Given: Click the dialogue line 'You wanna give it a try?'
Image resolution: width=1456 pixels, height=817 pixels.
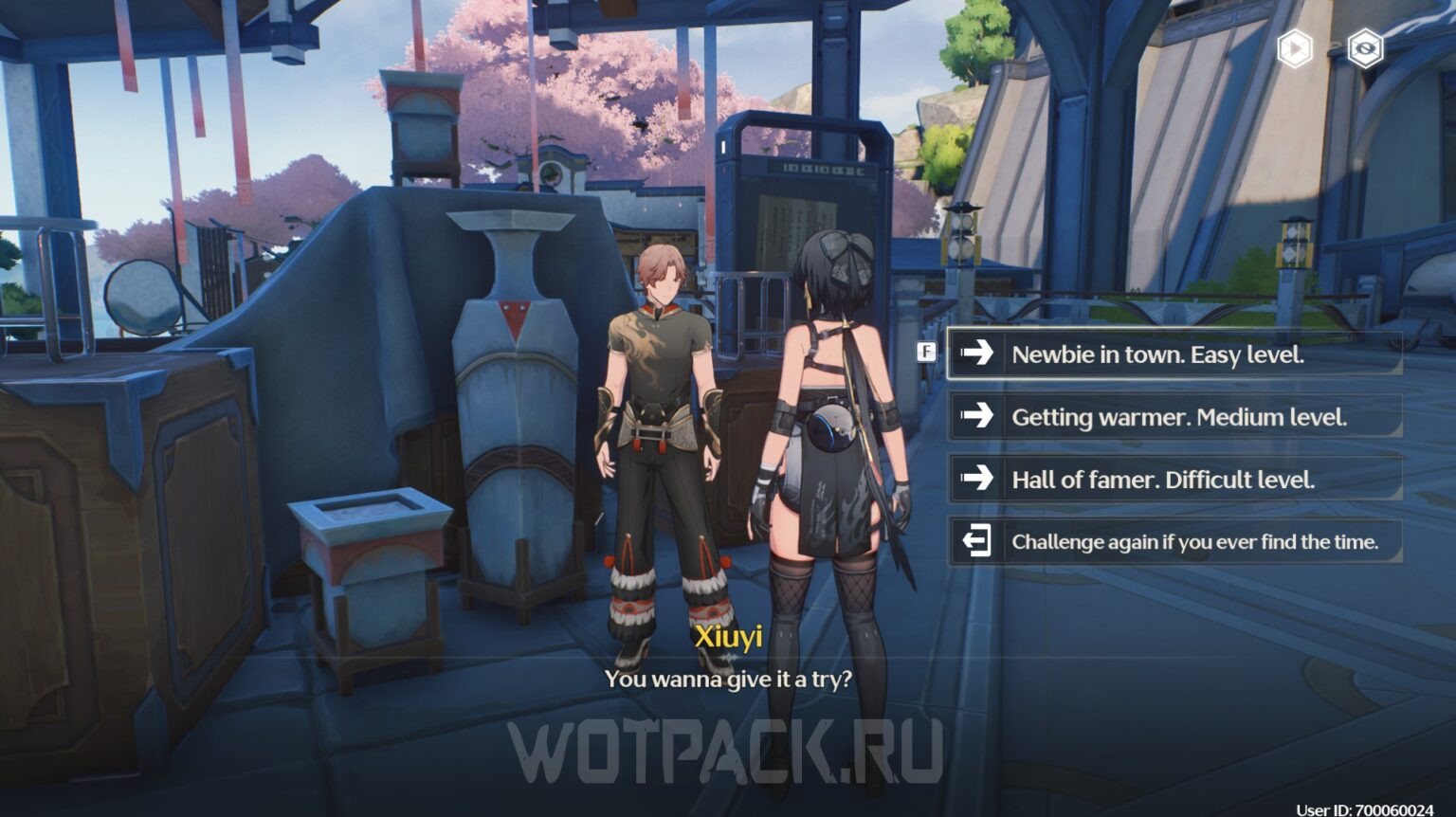Looking at the screenshot, I should (730, 679).
